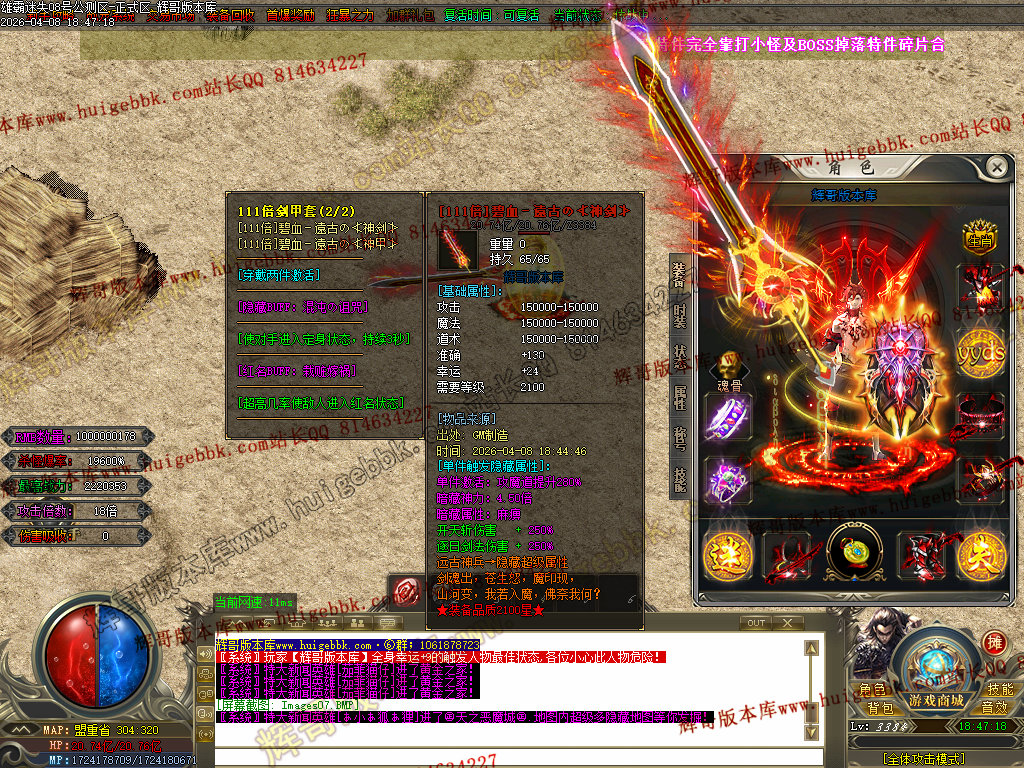Select the yyds gold medal slot
Image resolution: width=1024 pixels, height=768 pixels.
[980, 353]
